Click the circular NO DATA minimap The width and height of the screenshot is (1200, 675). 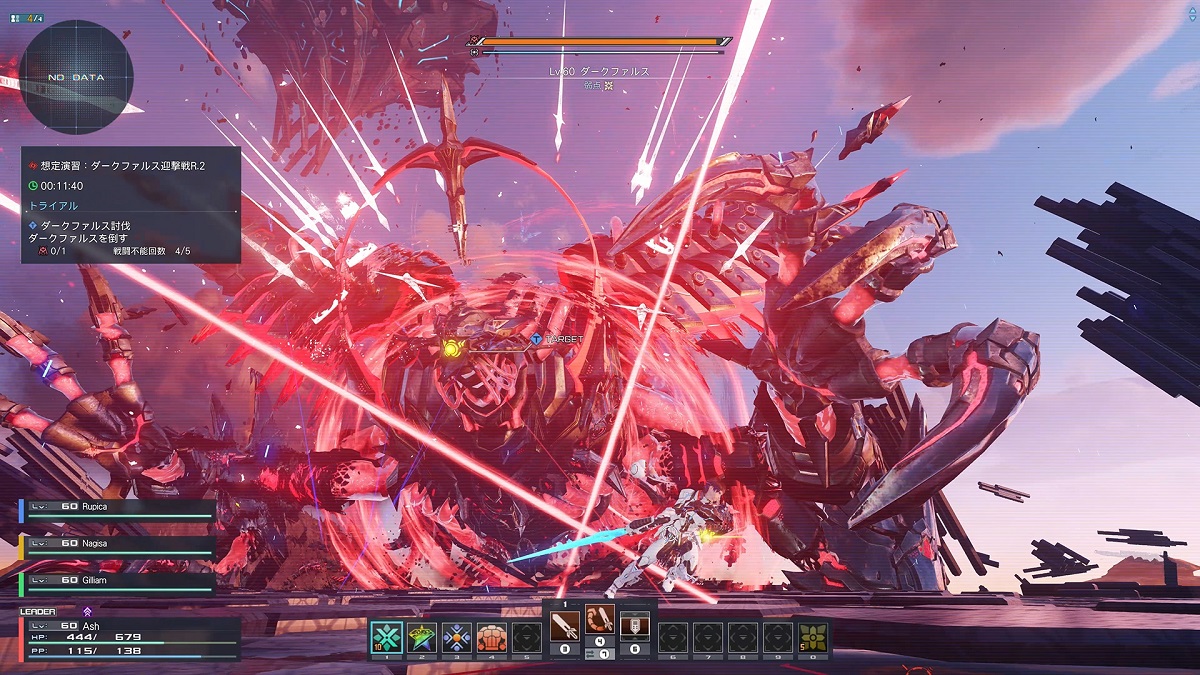(75, 77)
